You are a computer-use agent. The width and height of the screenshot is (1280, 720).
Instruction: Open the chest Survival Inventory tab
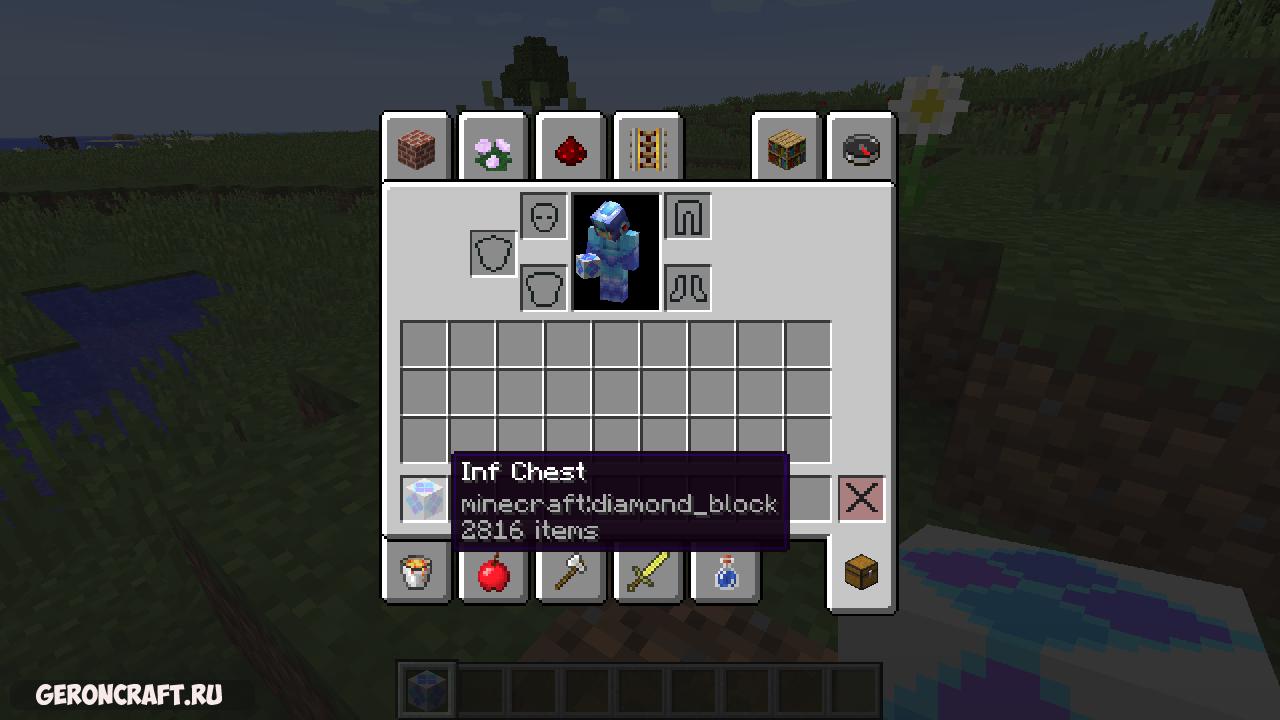click(x=862, y=573)
